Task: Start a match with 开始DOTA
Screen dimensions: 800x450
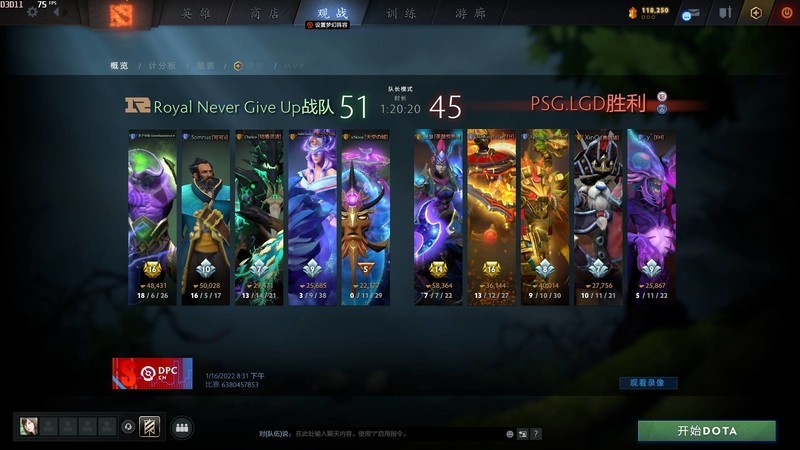Action: coord(707,431)
